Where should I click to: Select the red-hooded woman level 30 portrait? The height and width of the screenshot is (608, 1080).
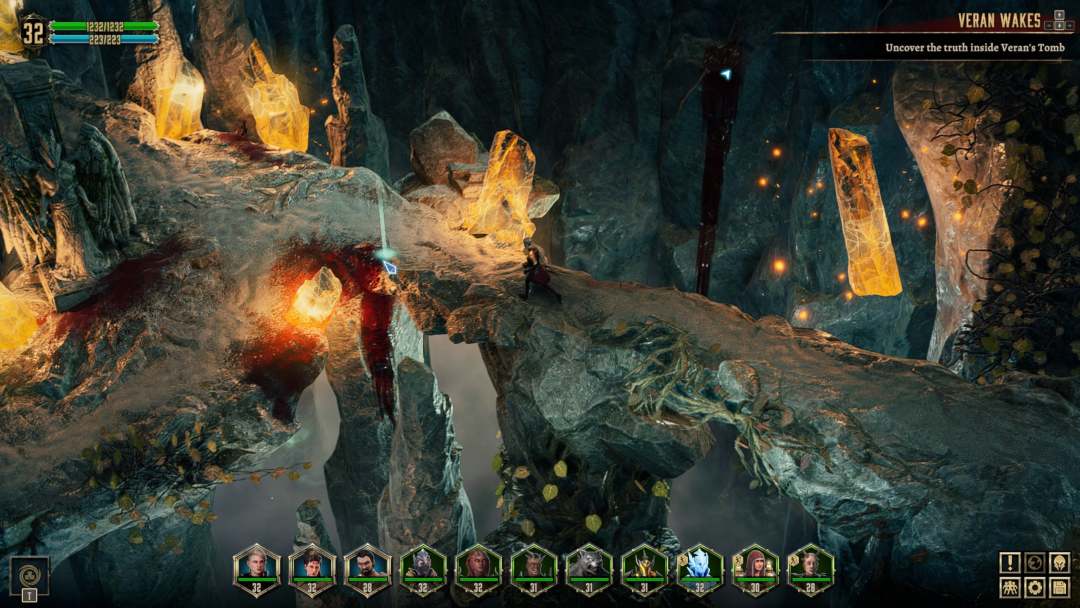pos(754,567)
